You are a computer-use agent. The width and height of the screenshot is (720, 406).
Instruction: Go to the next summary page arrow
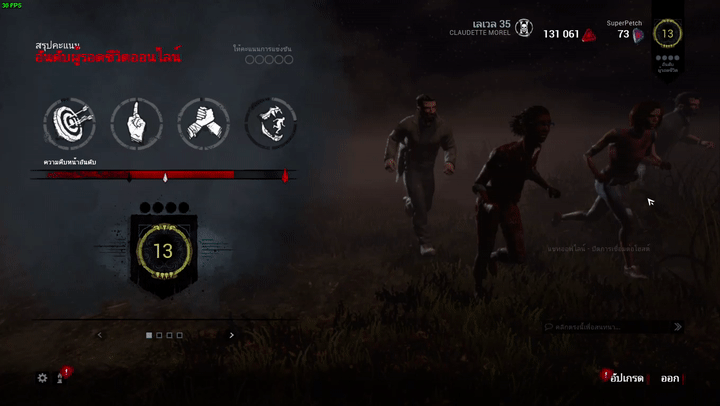pyautogui.click(x=232, y=336)
